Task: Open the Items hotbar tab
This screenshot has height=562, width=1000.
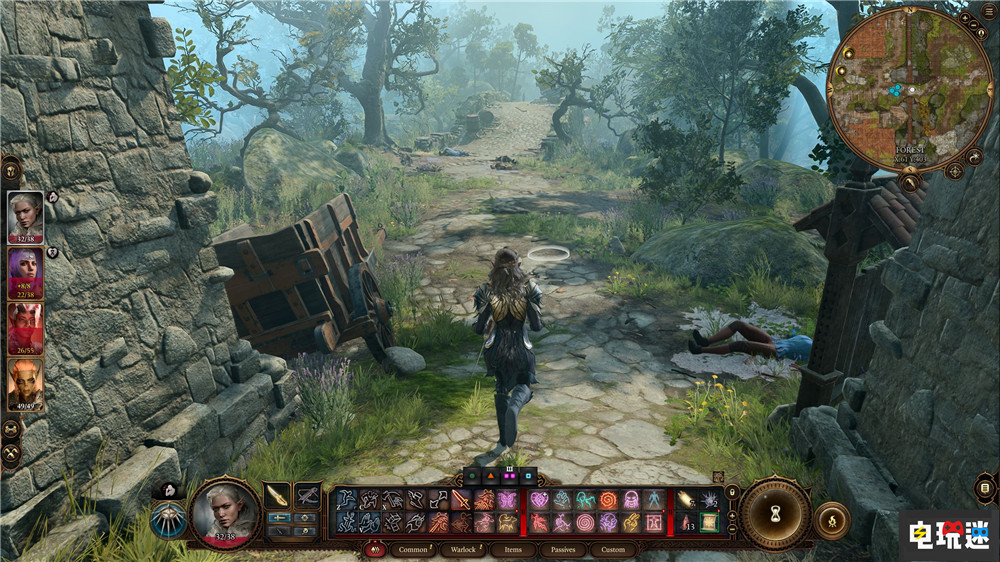Action: coord(513,549)
